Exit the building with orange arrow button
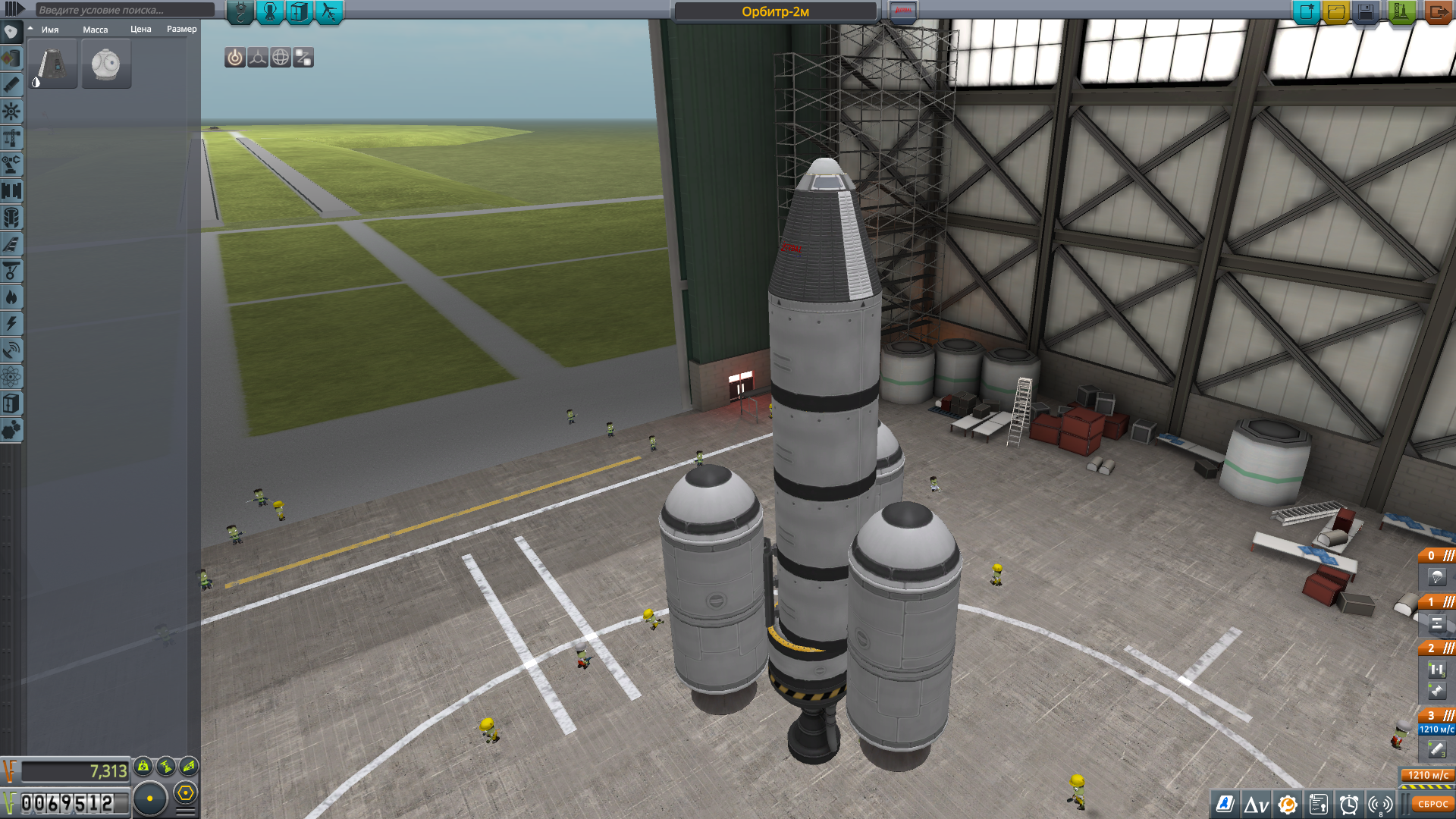This screenshot has width=1456, height=819. pyautogui.click(x=1437, y=12)
